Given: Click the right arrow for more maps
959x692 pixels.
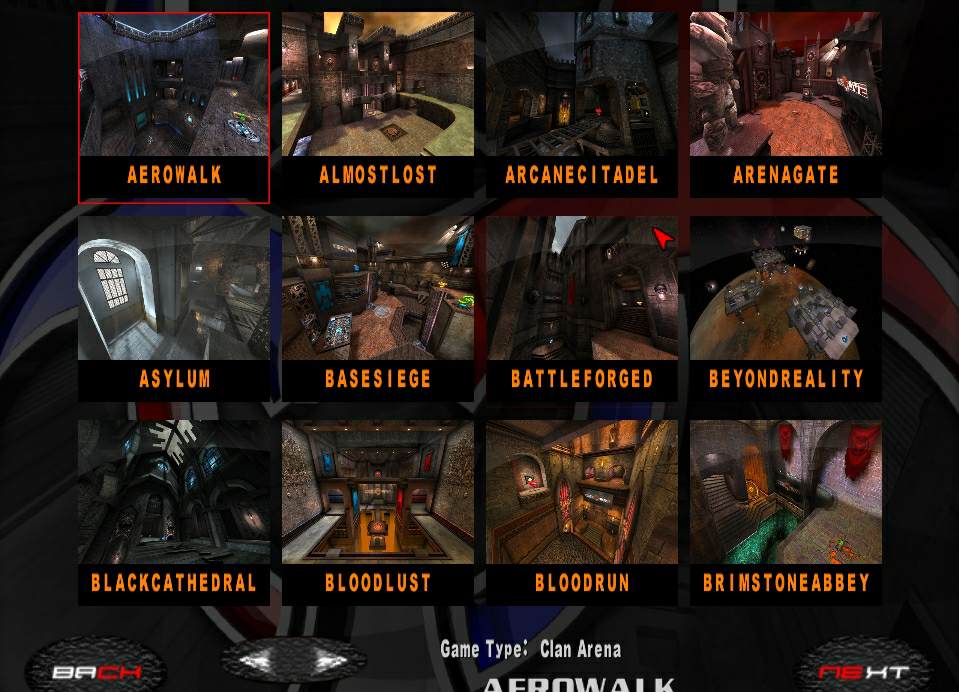Looking at the screenshot, I should 329,661.
